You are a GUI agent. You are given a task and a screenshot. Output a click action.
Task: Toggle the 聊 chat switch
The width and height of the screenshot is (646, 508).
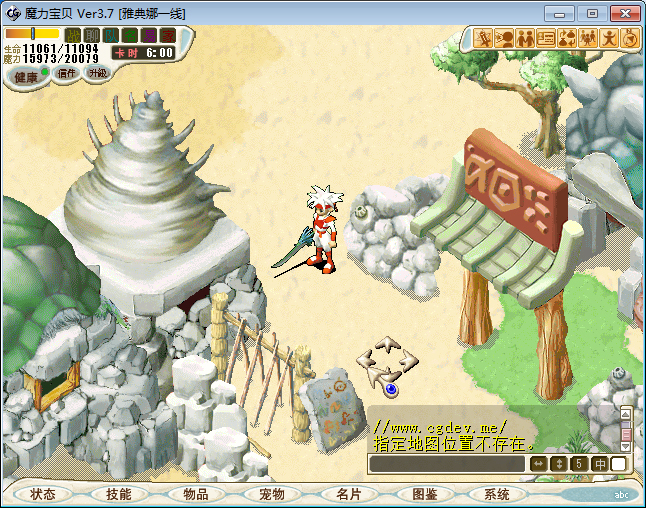coord(91,35)
